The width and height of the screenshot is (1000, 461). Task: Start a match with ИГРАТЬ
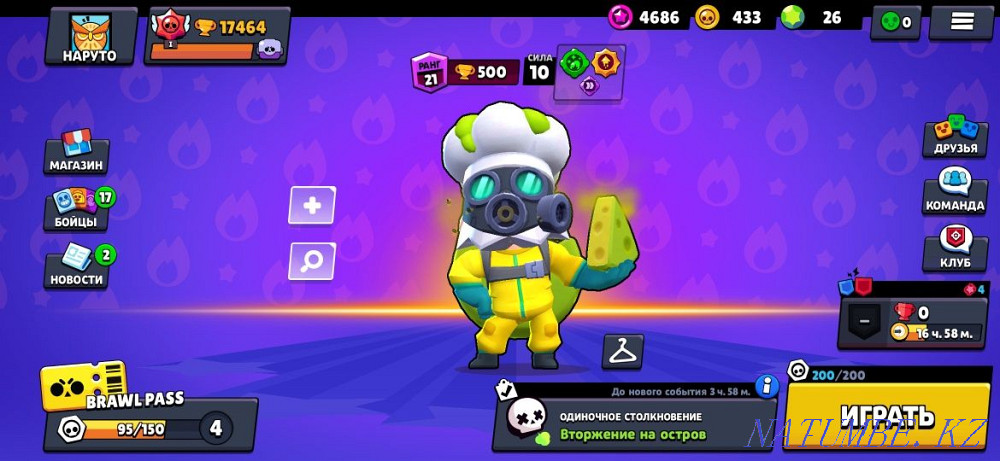click(887, 415)
